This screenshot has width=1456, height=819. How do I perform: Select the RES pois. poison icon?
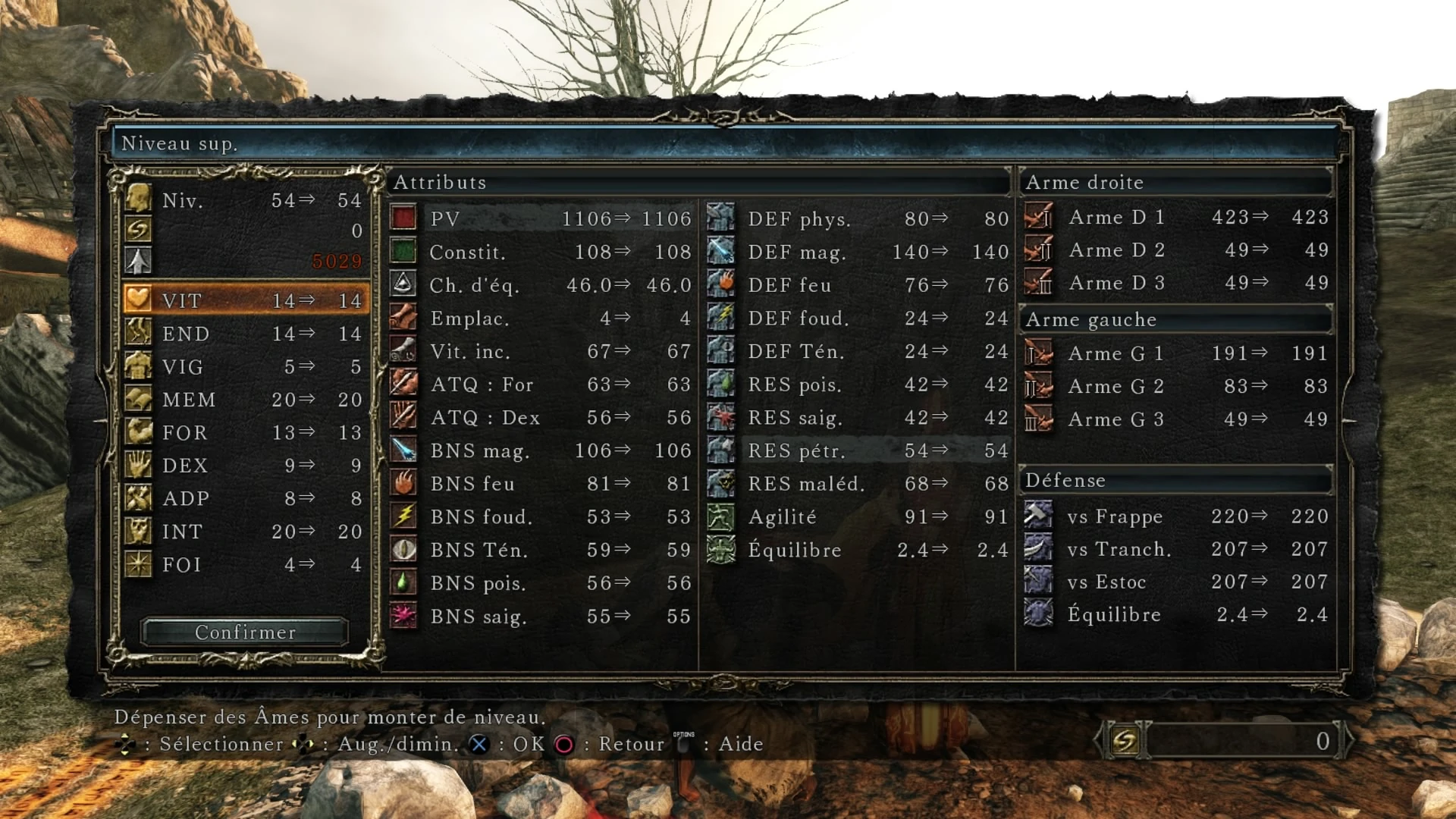point(720,384)
